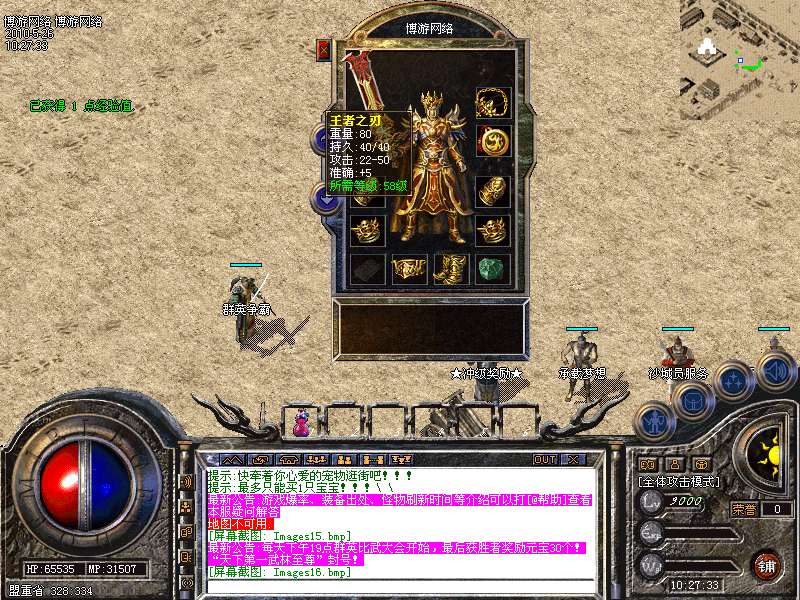
Task: Open the shop via red 铺 button
Action: pyautogui.click(x=766, y=564)
